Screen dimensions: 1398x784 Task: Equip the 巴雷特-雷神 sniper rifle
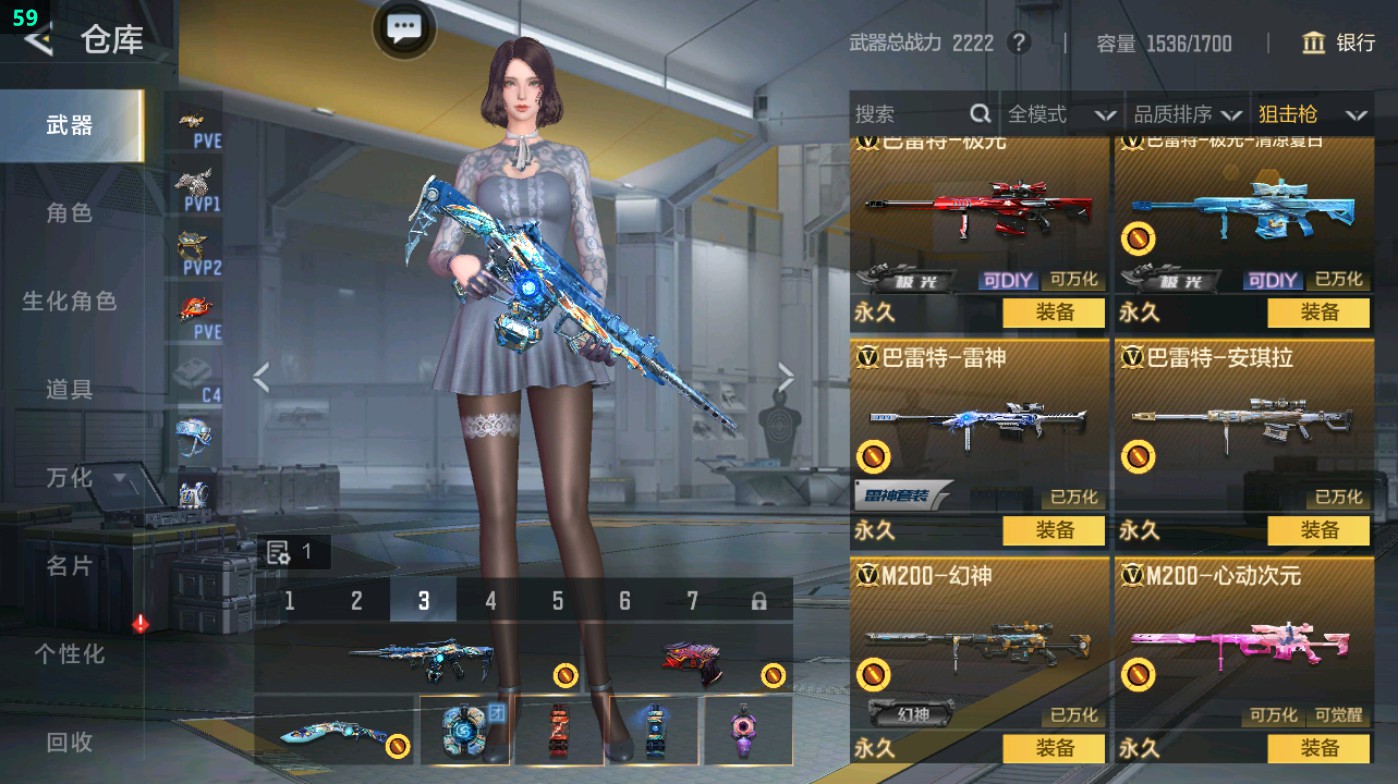(1054, 530)
